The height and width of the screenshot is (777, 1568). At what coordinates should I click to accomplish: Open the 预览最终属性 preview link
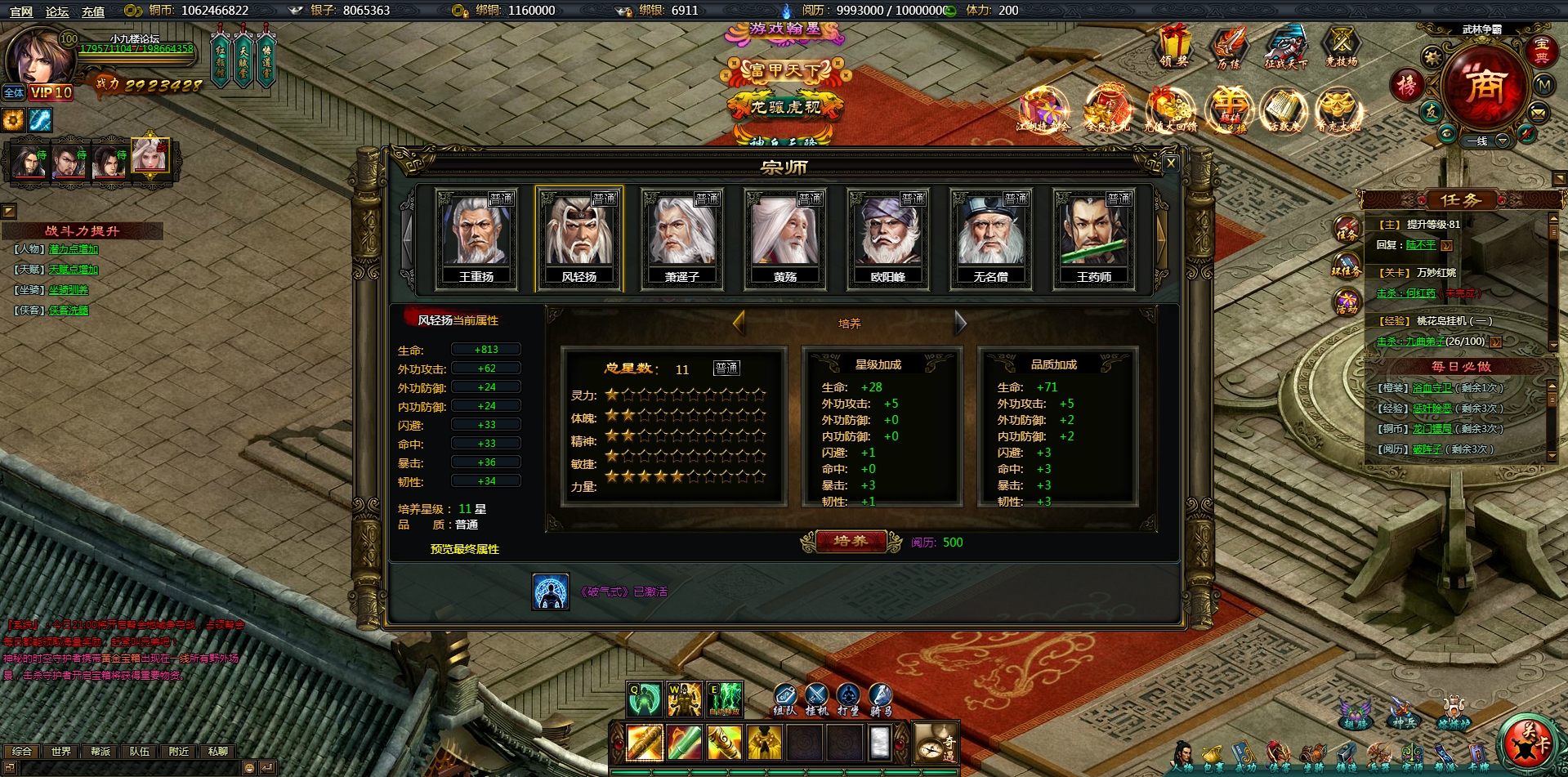point(464,550)
